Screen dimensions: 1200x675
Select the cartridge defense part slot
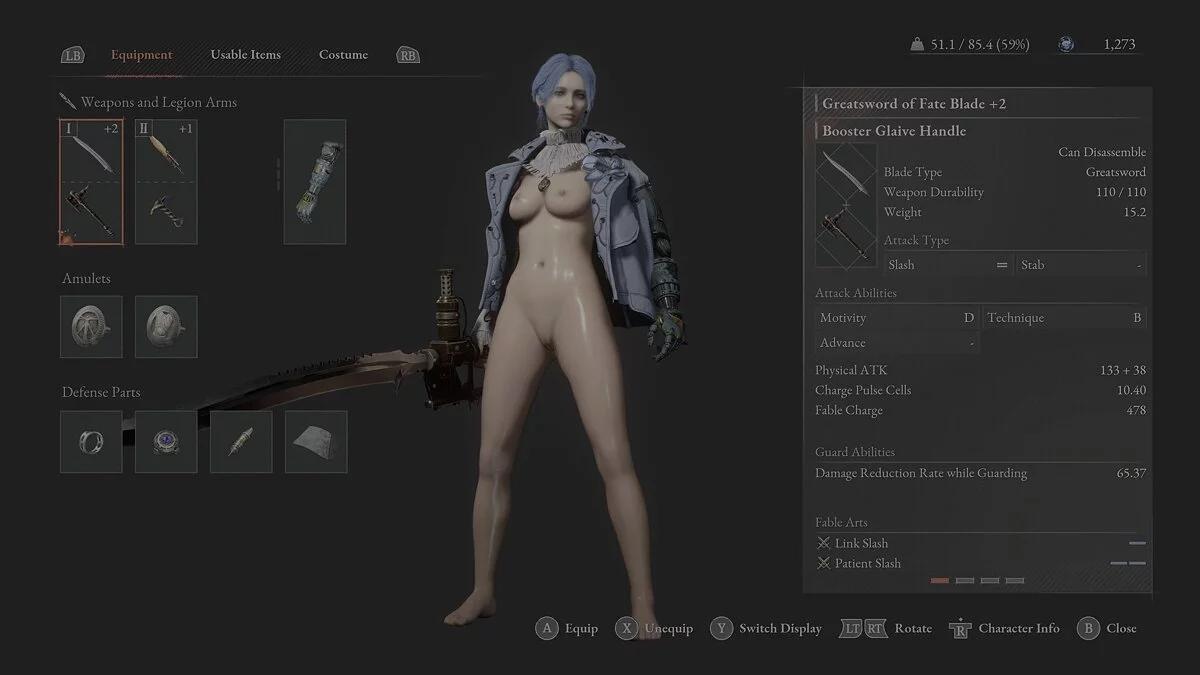pos(241,441)
